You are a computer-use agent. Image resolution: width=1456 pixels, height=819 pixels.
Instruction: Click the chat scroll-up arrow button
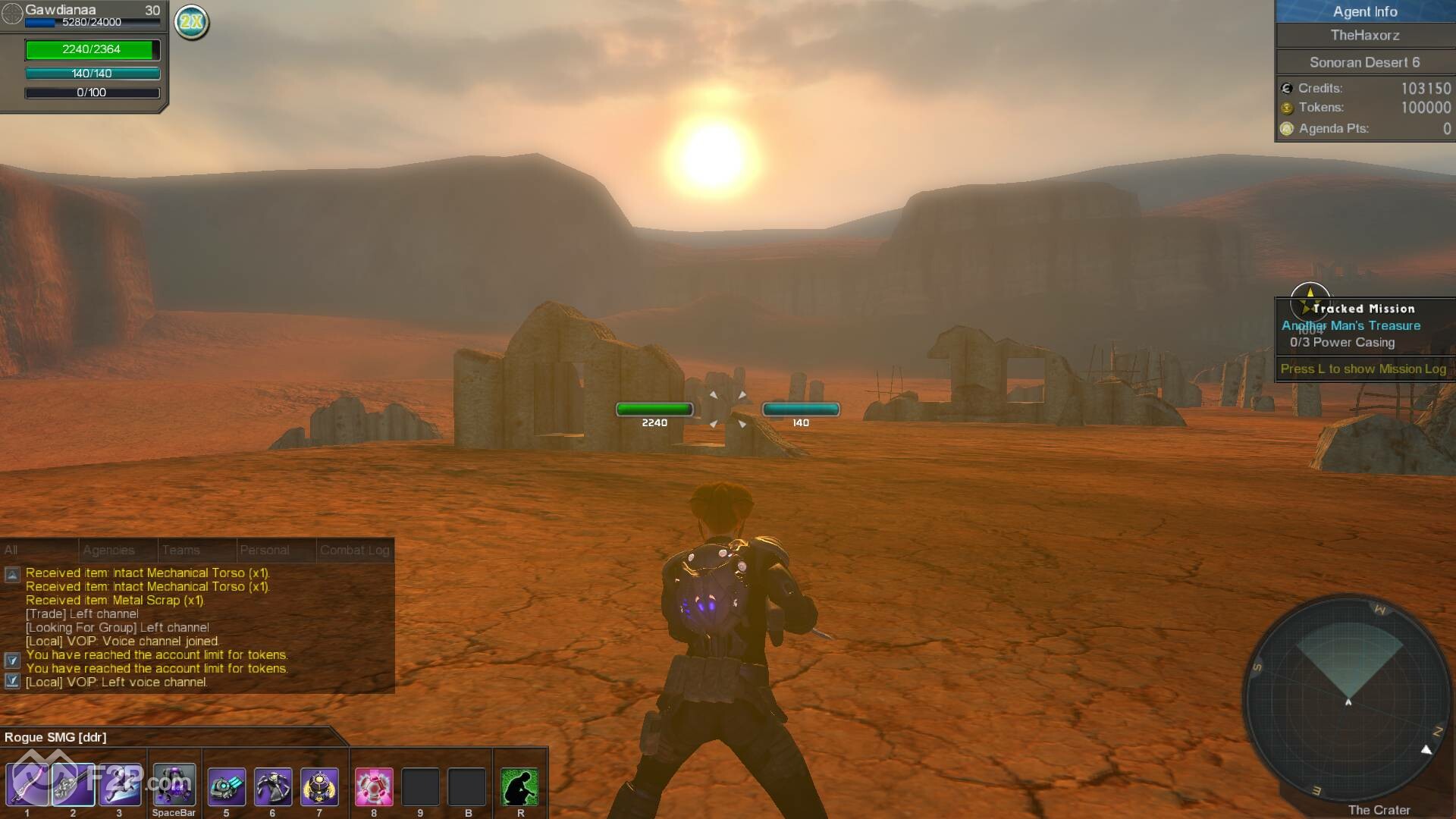point(12,574)
